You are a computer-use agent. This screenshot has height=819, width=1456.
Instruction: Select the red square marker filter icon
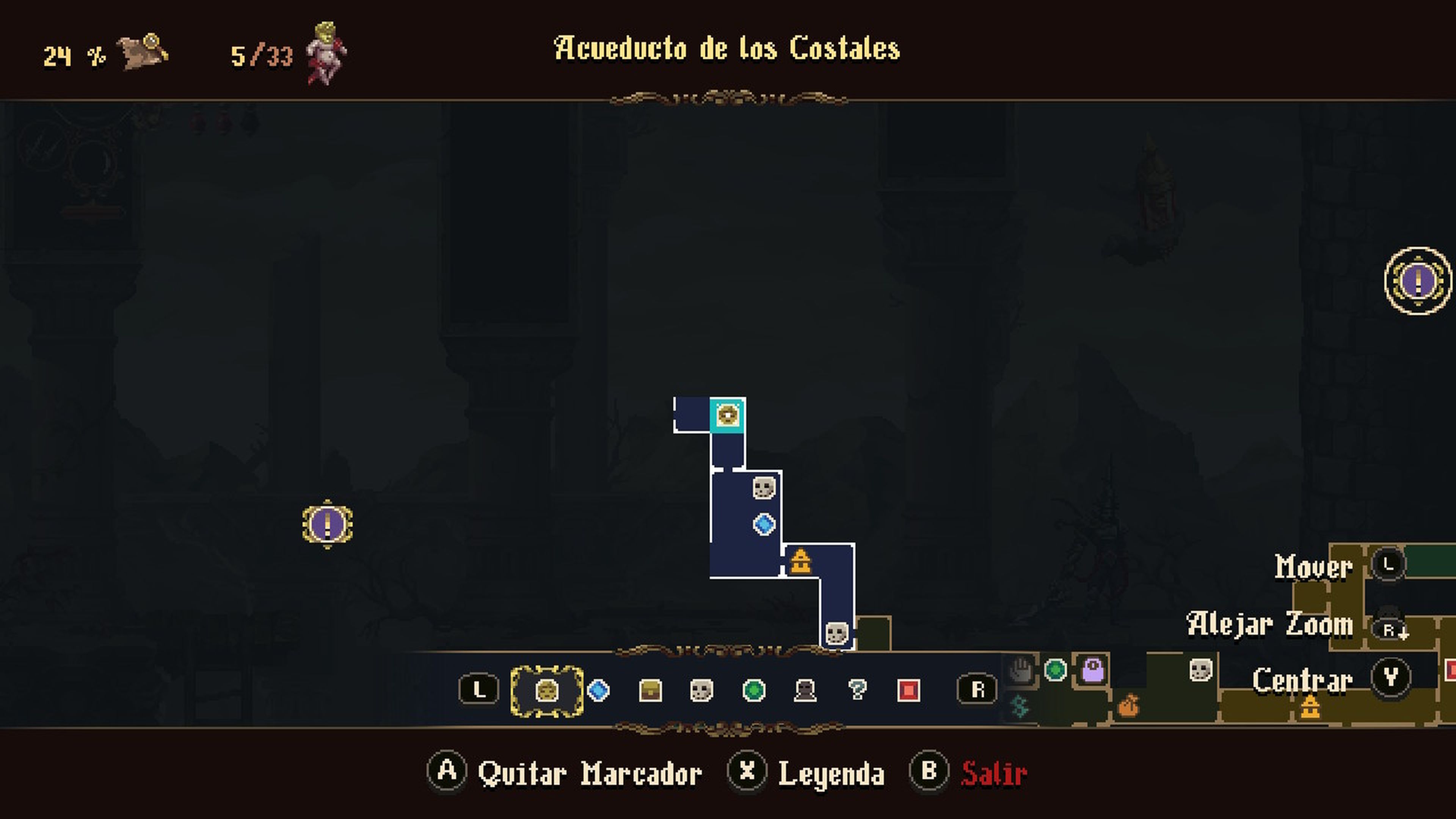click(x=910, y=691)
